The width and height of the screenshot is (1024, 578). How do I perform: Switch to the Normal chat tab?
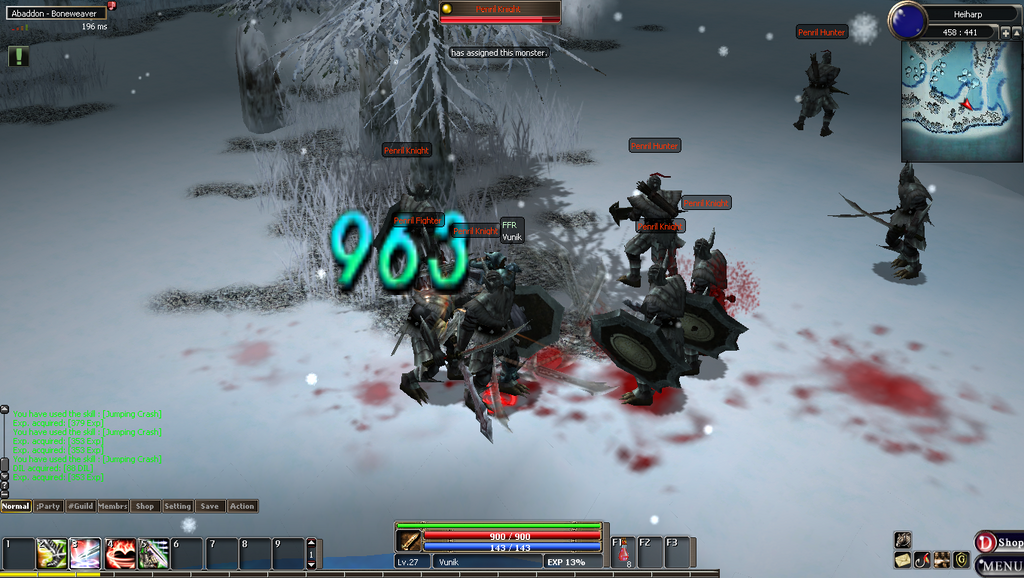click(16, 506)
